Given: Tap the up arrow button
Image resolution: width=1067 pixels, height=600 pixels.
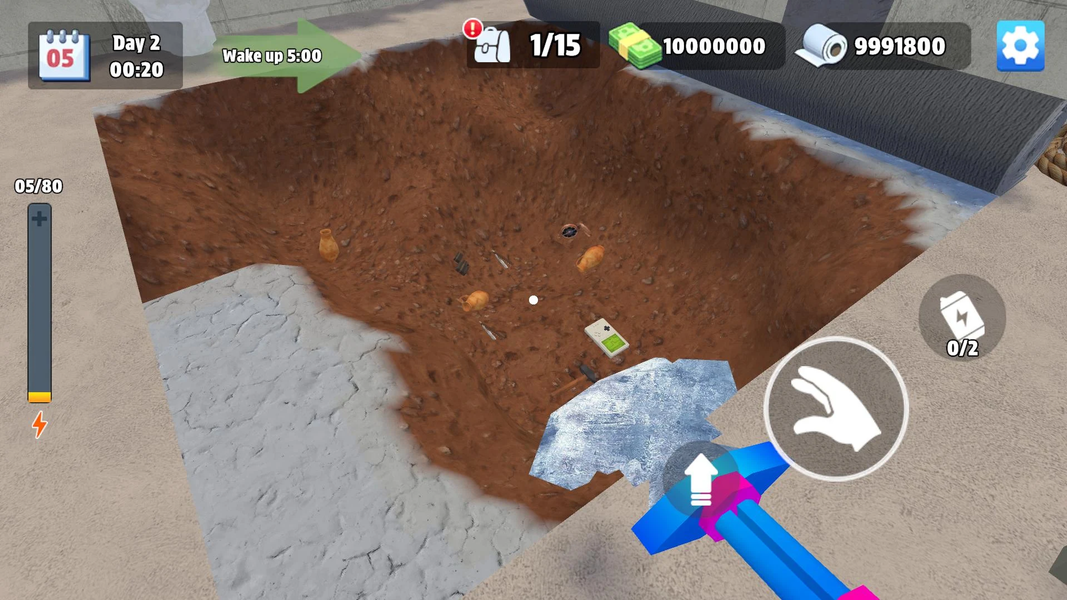Looking at the screenshot, I should (x=701, y=480).
